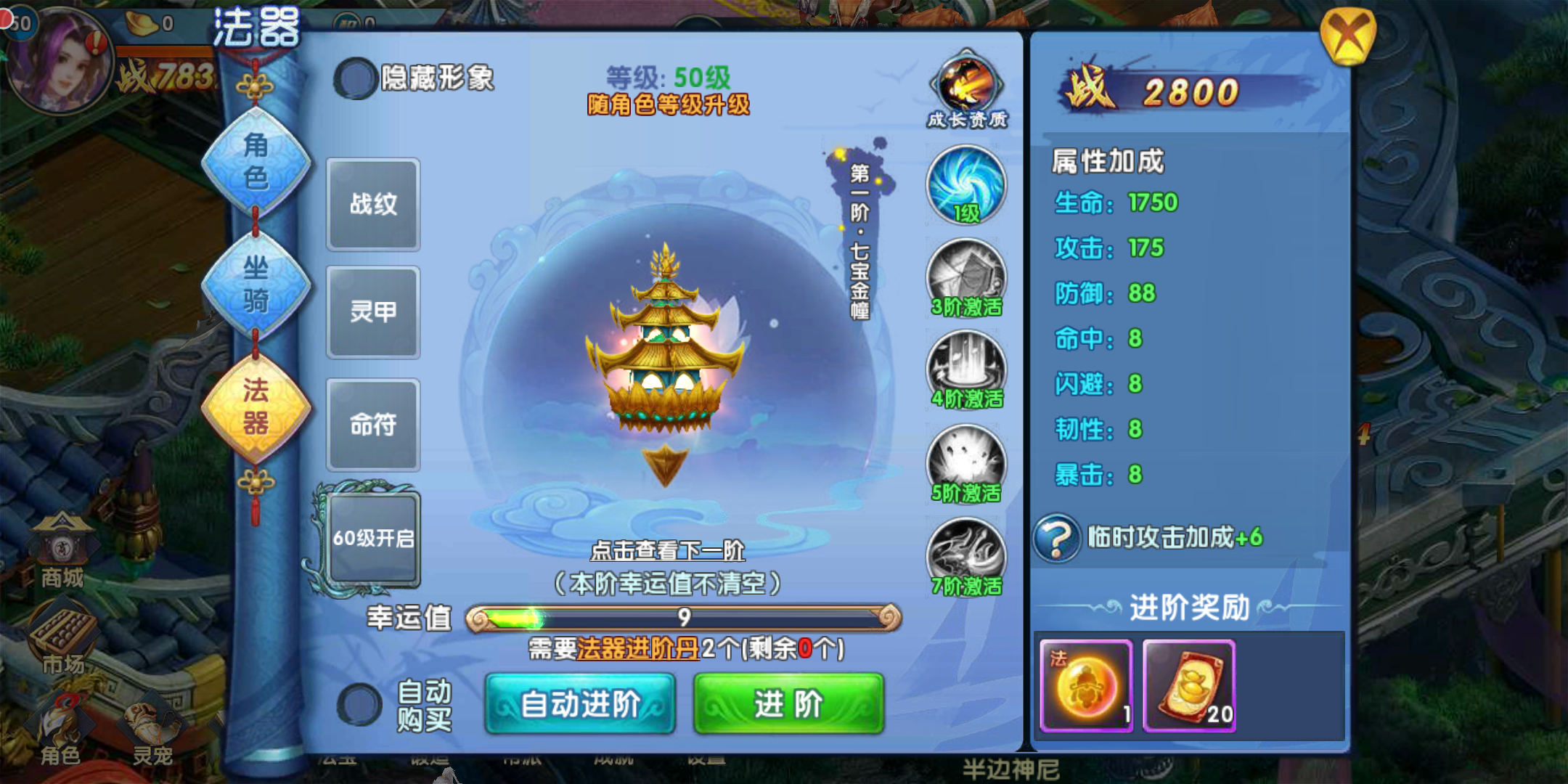
Task: Click the green 进阶 button
Action: click(788, 703)
